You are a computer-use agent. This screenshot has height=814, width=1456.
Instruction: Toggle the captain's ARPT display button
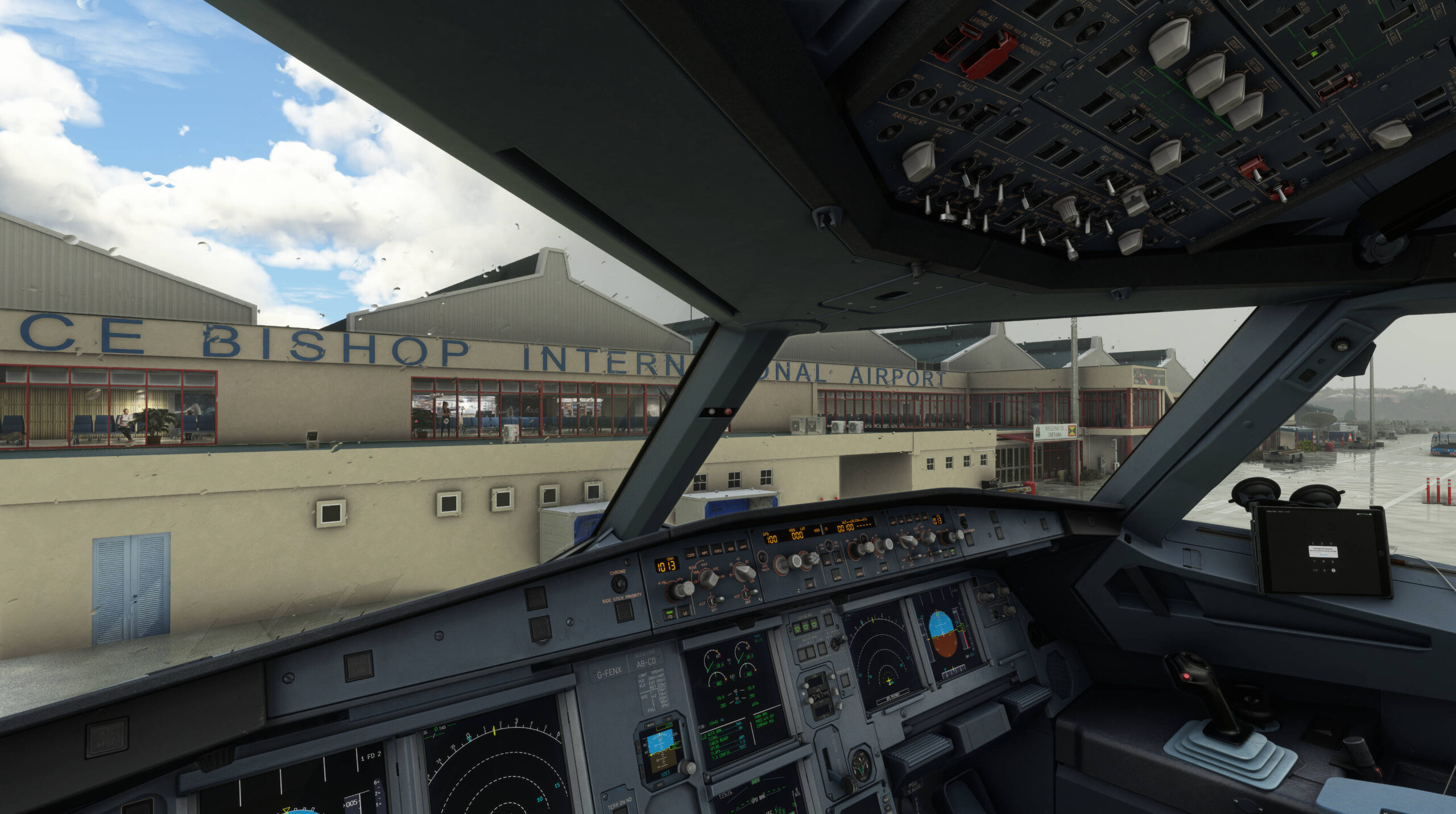(743, 547)
